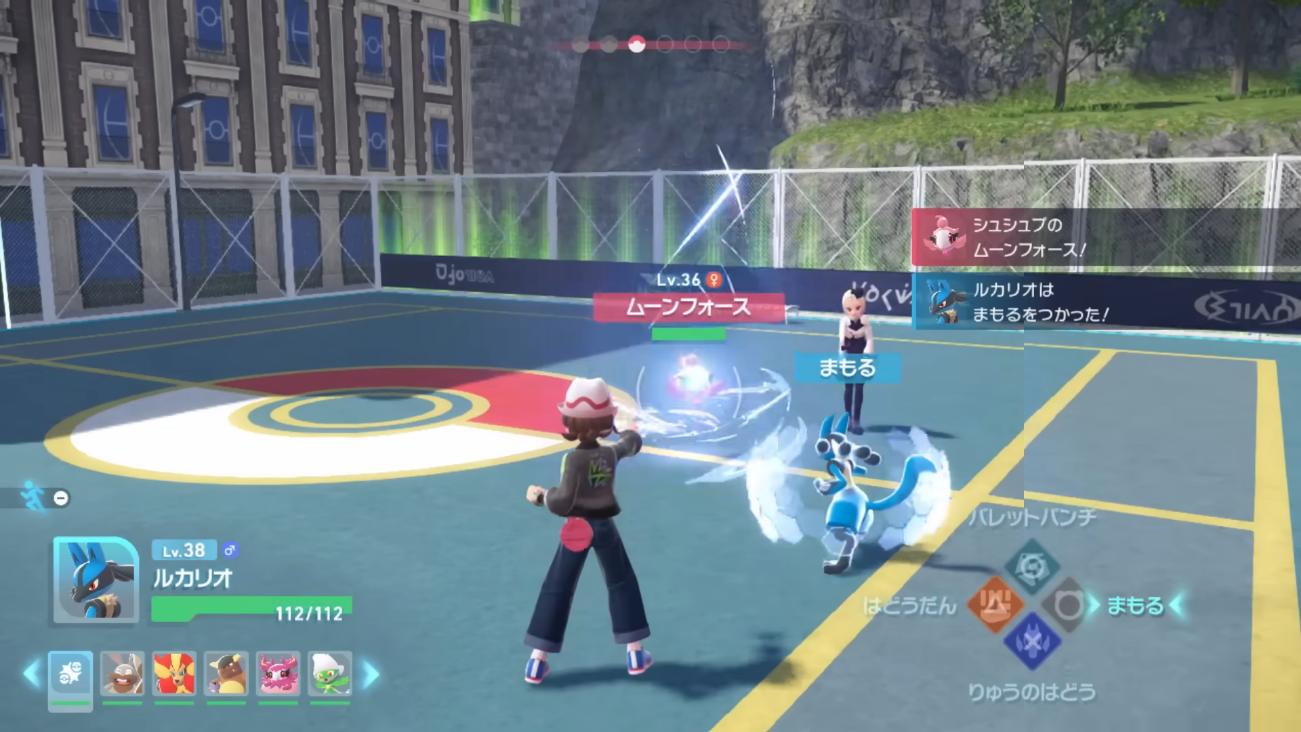Screen dimensions: 1301x732
Task: Select the second Poké Ball marker at top
Action: (609, 44)
